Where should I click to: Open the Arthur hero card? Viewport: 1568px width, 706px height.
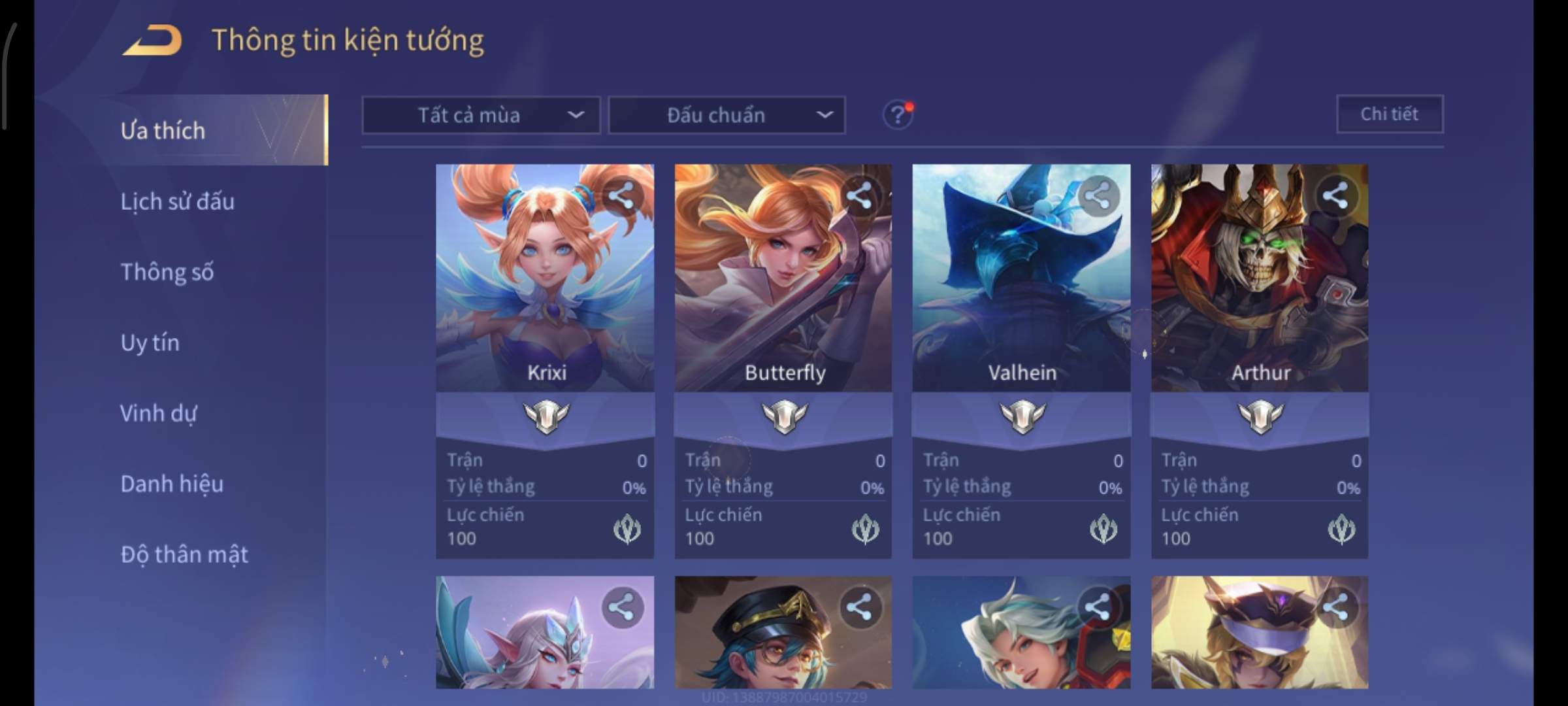click(1259, 294)
